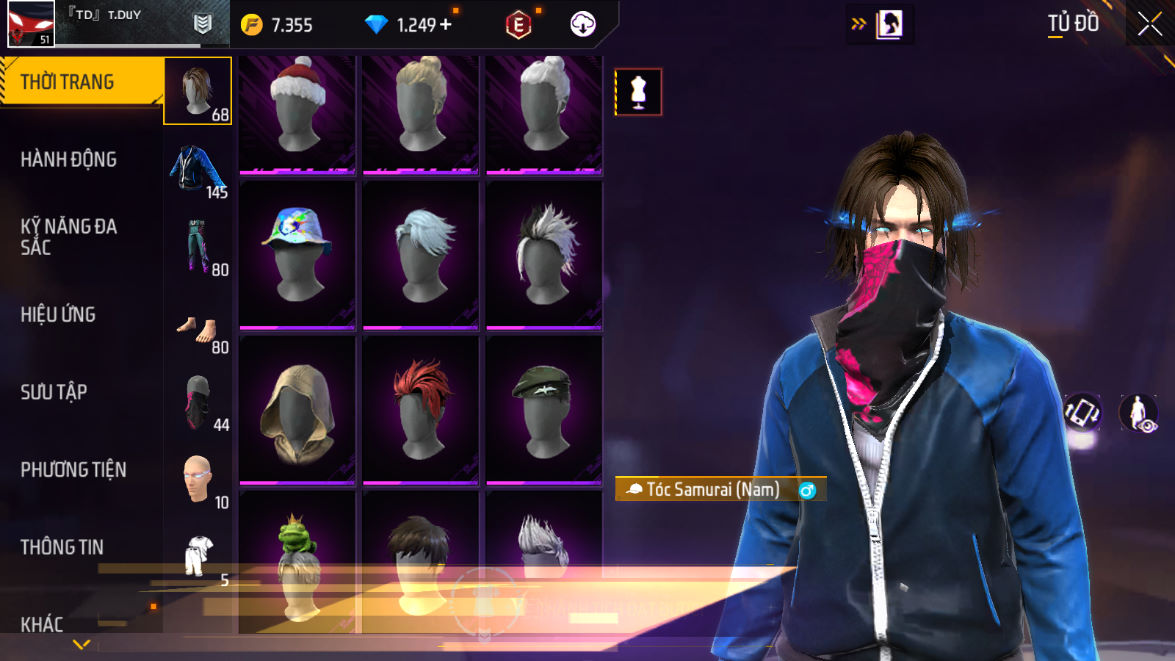Open the player profile avatar
Viewport: 1175px width, 661px height.
point(30,24)
